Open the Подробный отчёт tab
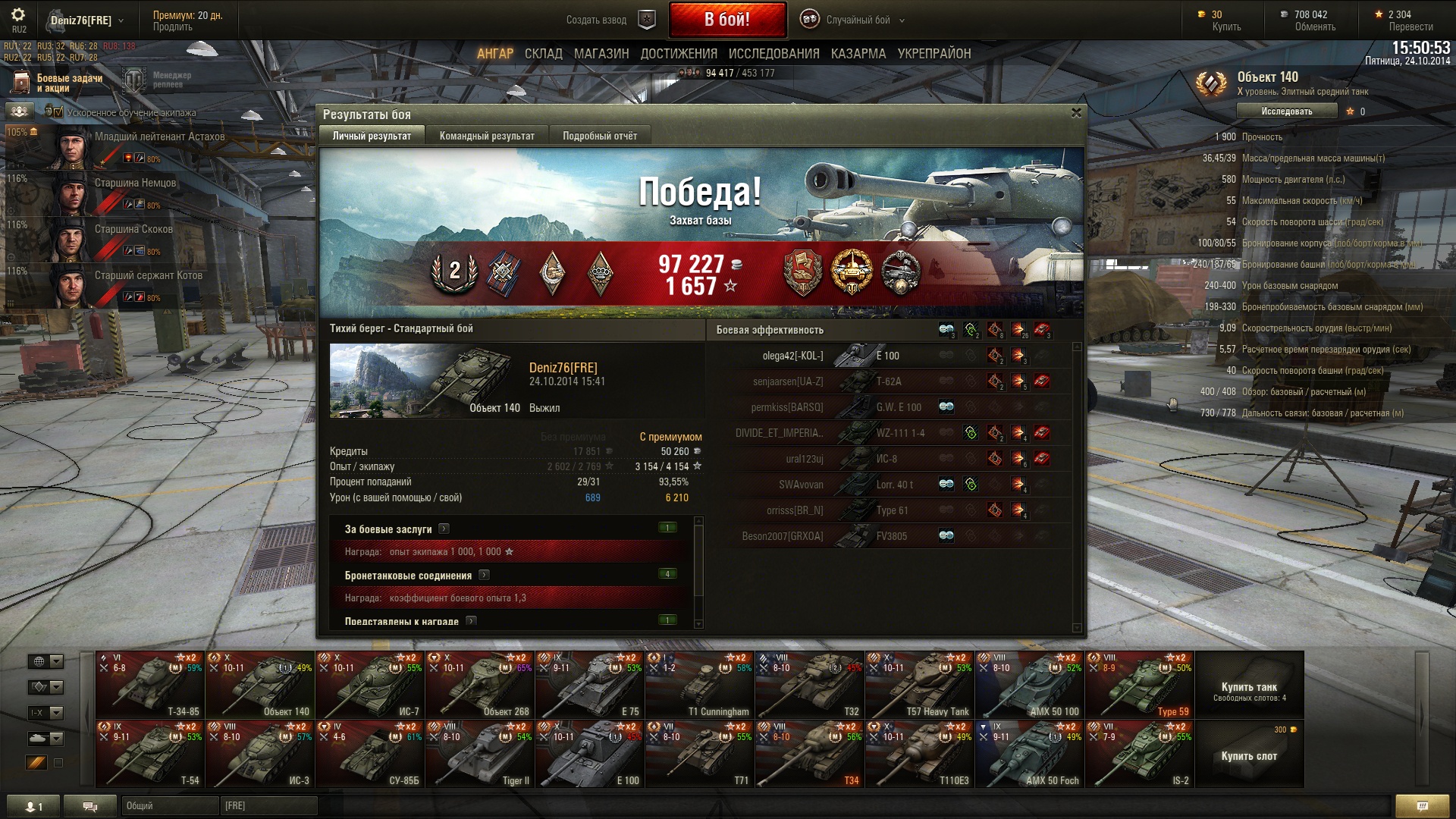 tap(599, 136)
